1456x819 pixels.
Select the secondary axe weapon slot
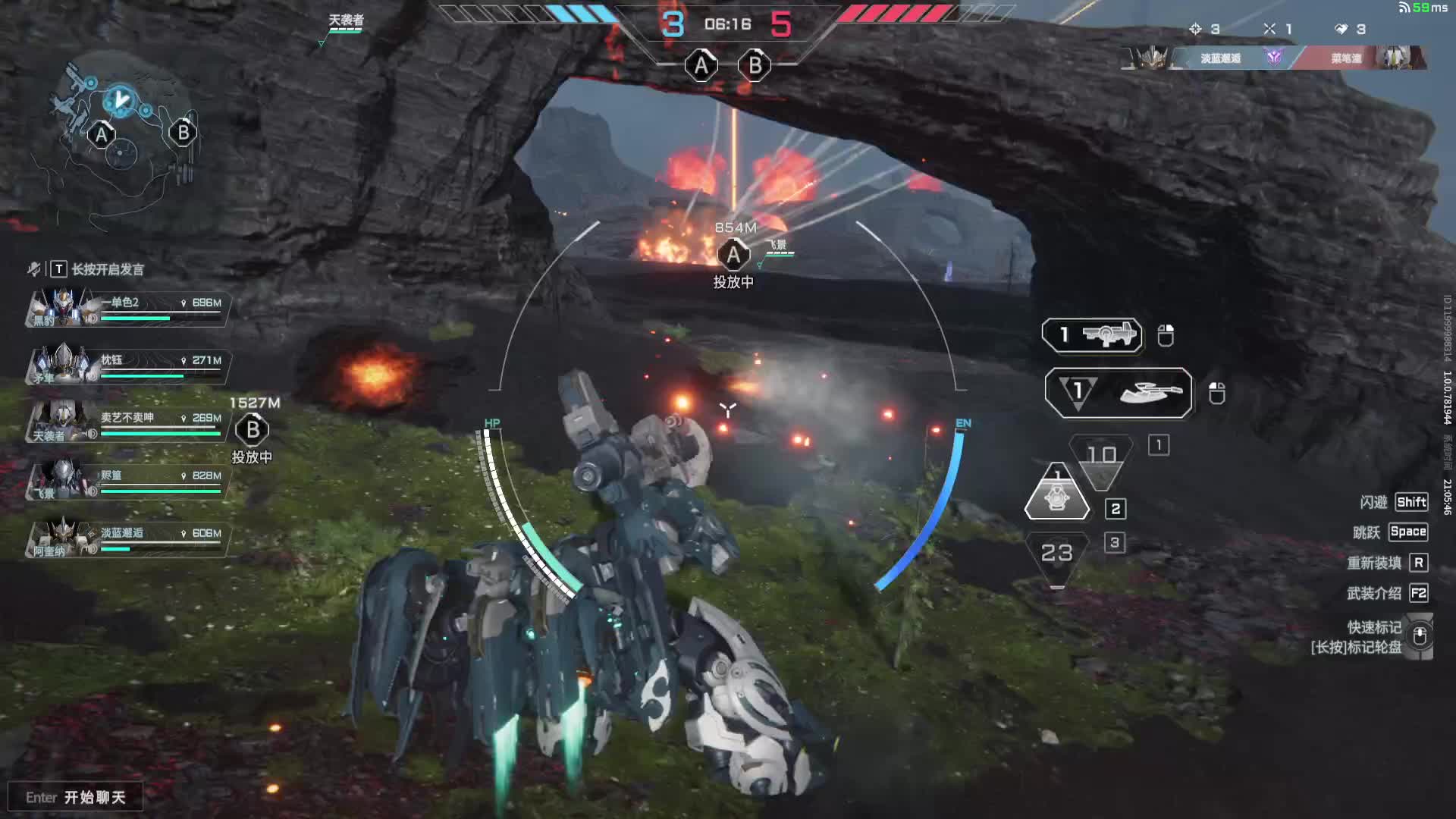coord(1118,393)
